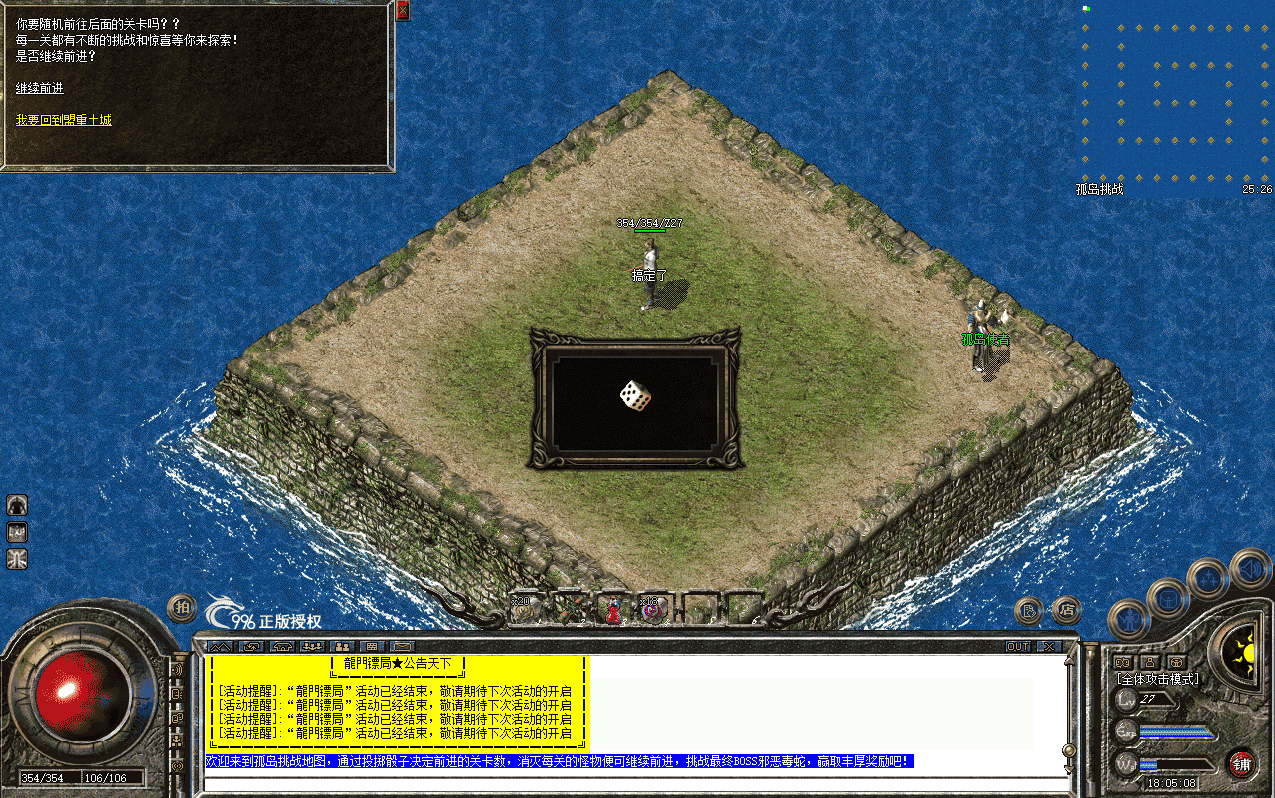This screenshot has height=798, width=1275.
Task: Open the skills star round button
Action: point(1207,579)
